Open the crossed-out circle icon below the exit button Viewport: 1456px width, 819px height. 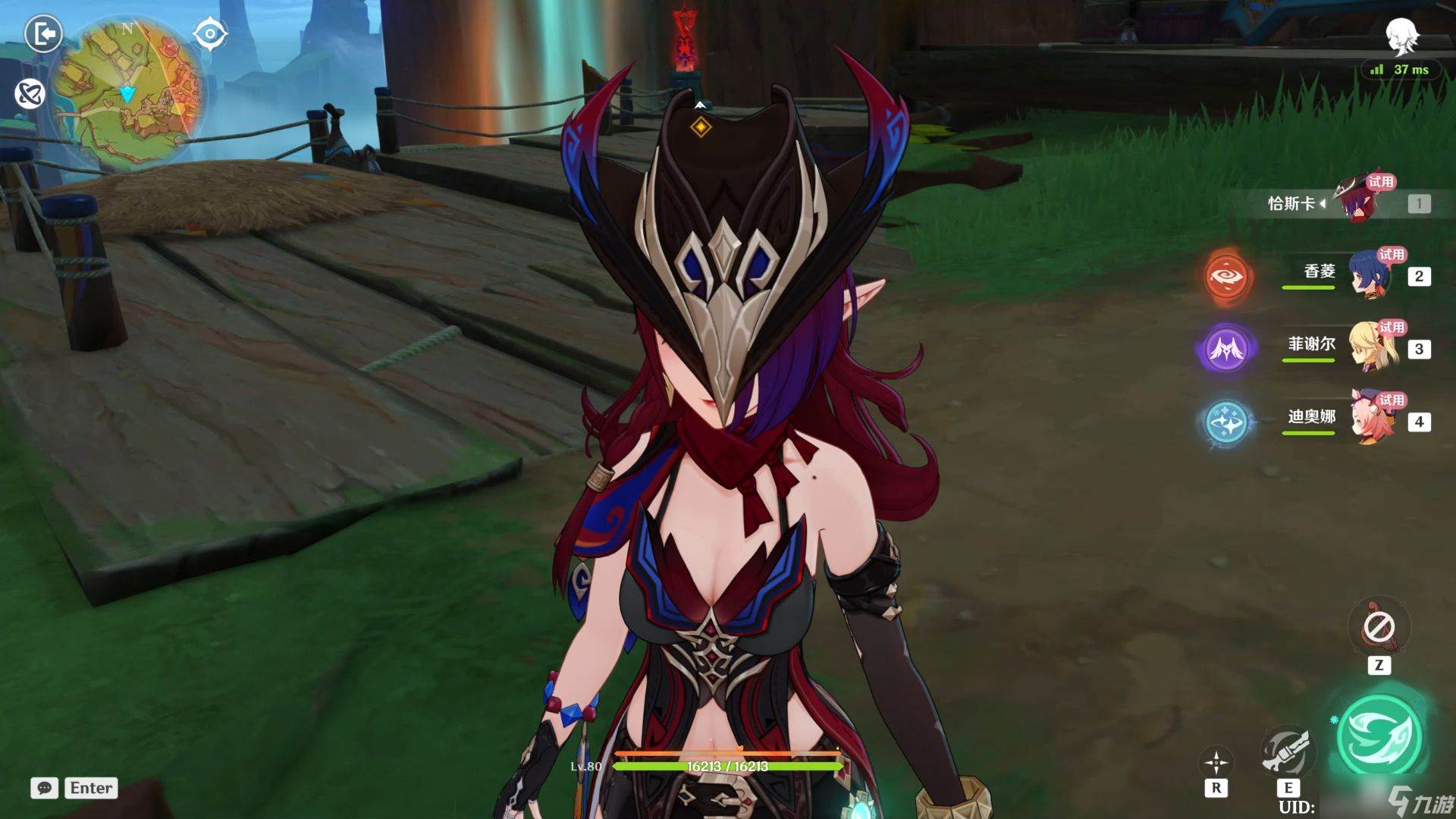(30, 94)
